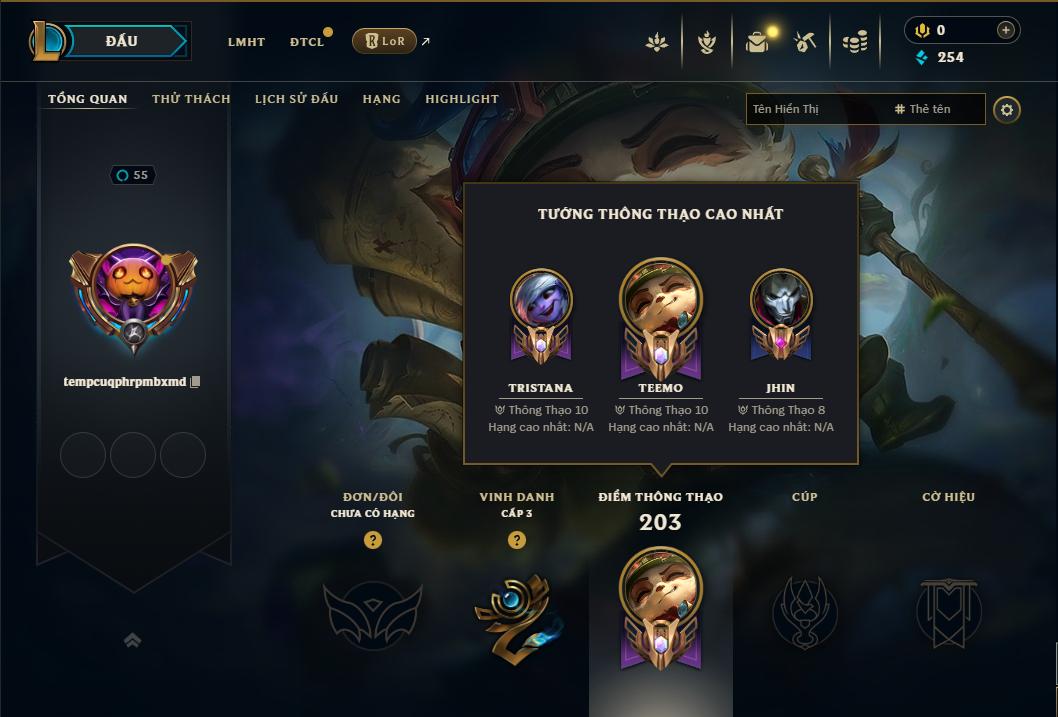This screenshot has width=1058, height=717.
Task: Launch the LoR external link
Action: (385, 41)
